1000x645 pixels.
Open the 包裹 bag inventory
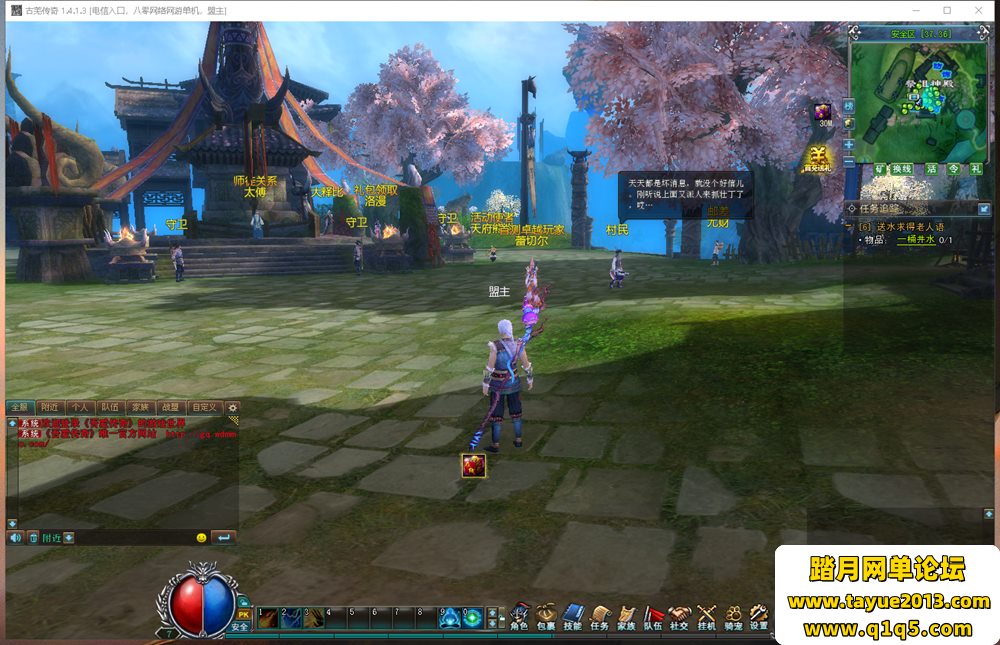(546, 616)
